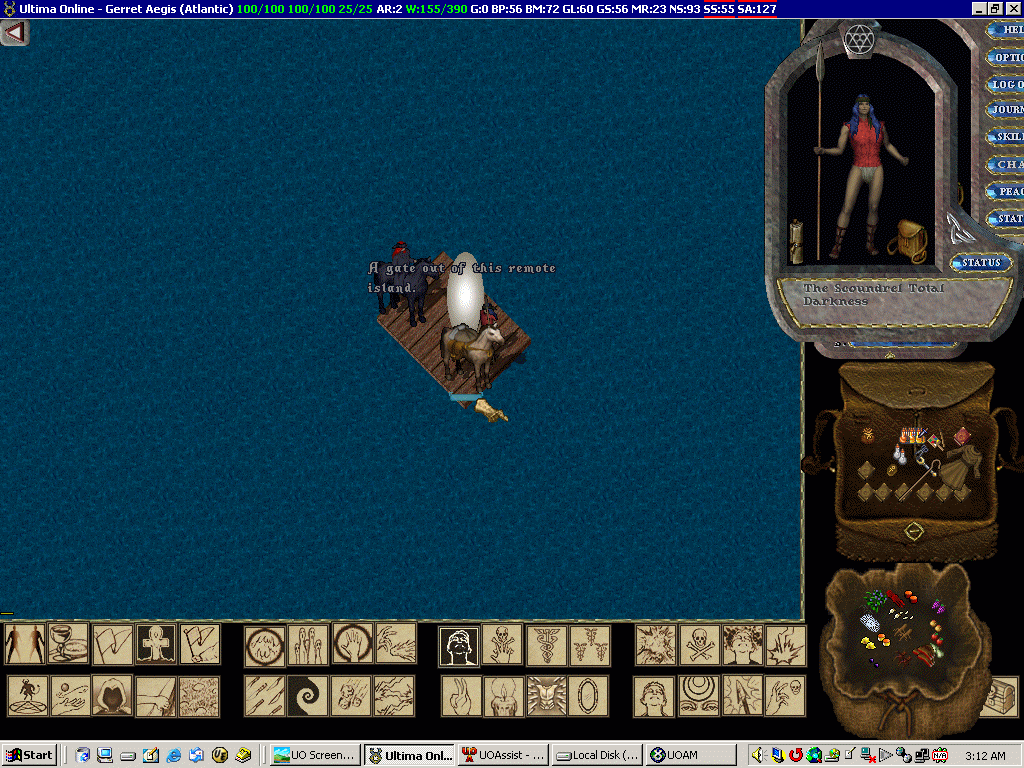Viewport: 1024px width, 768px height.
Task: Click the Log Out button on paperdoll
Action: [1005, 84]
